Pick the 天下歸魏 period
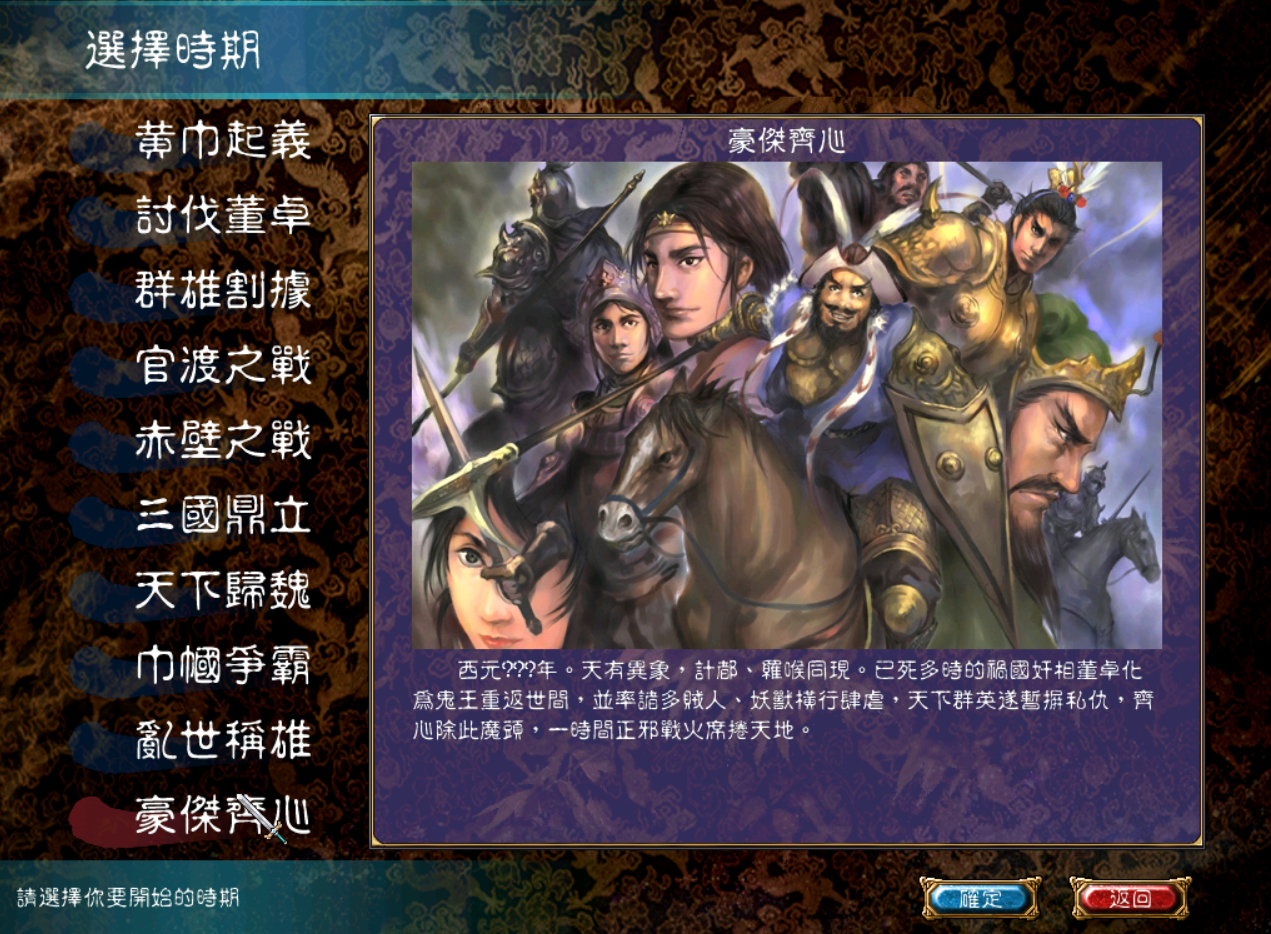 click(x=223, y=591)
